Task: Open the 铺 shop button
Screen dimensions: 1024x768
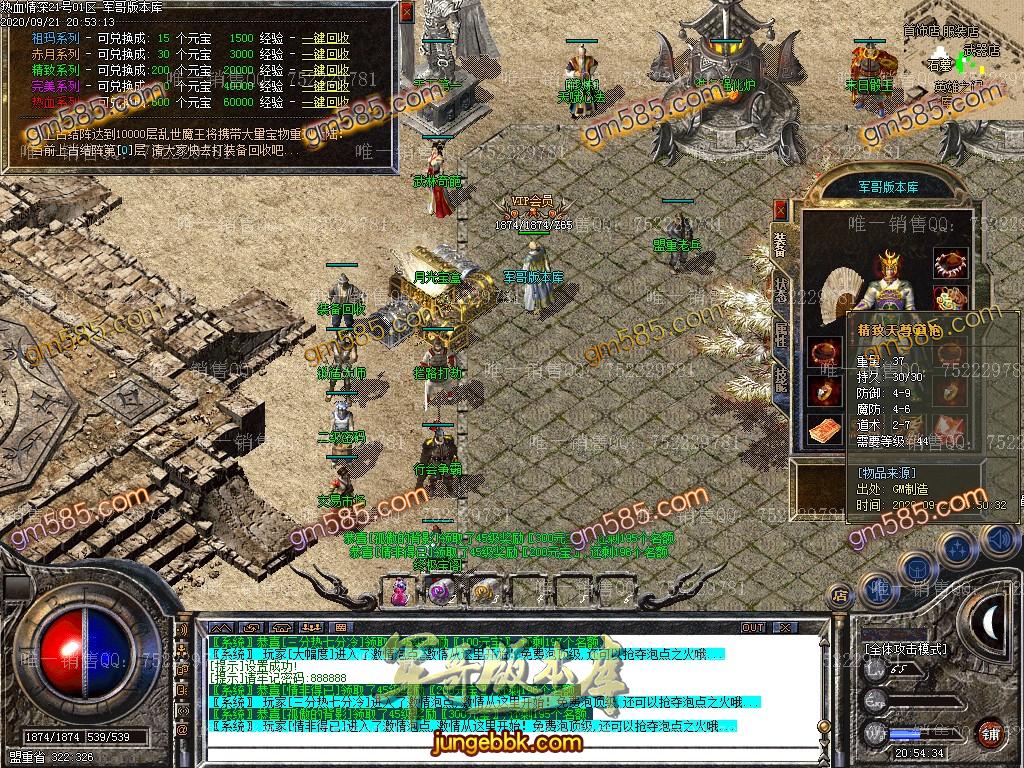Action: click(990, 732)
